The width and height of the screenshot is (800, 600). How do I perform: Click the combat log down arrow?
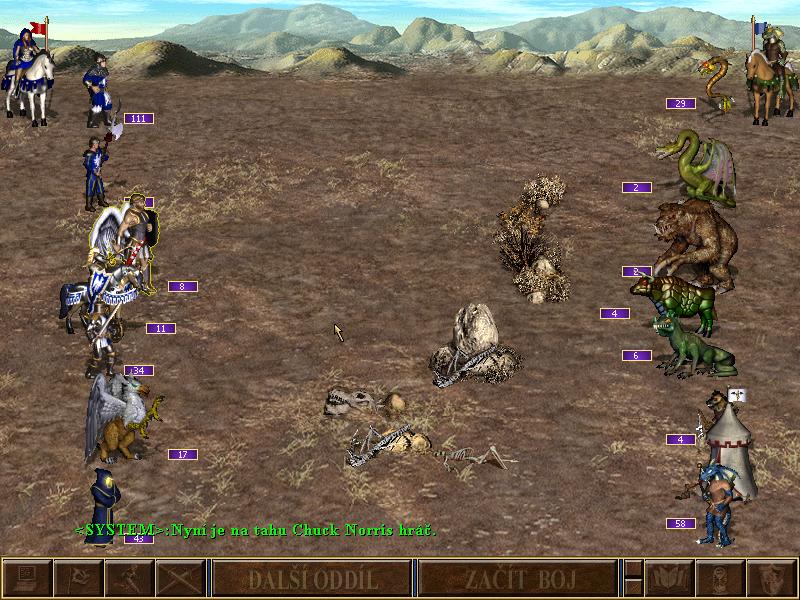[632, 588]
